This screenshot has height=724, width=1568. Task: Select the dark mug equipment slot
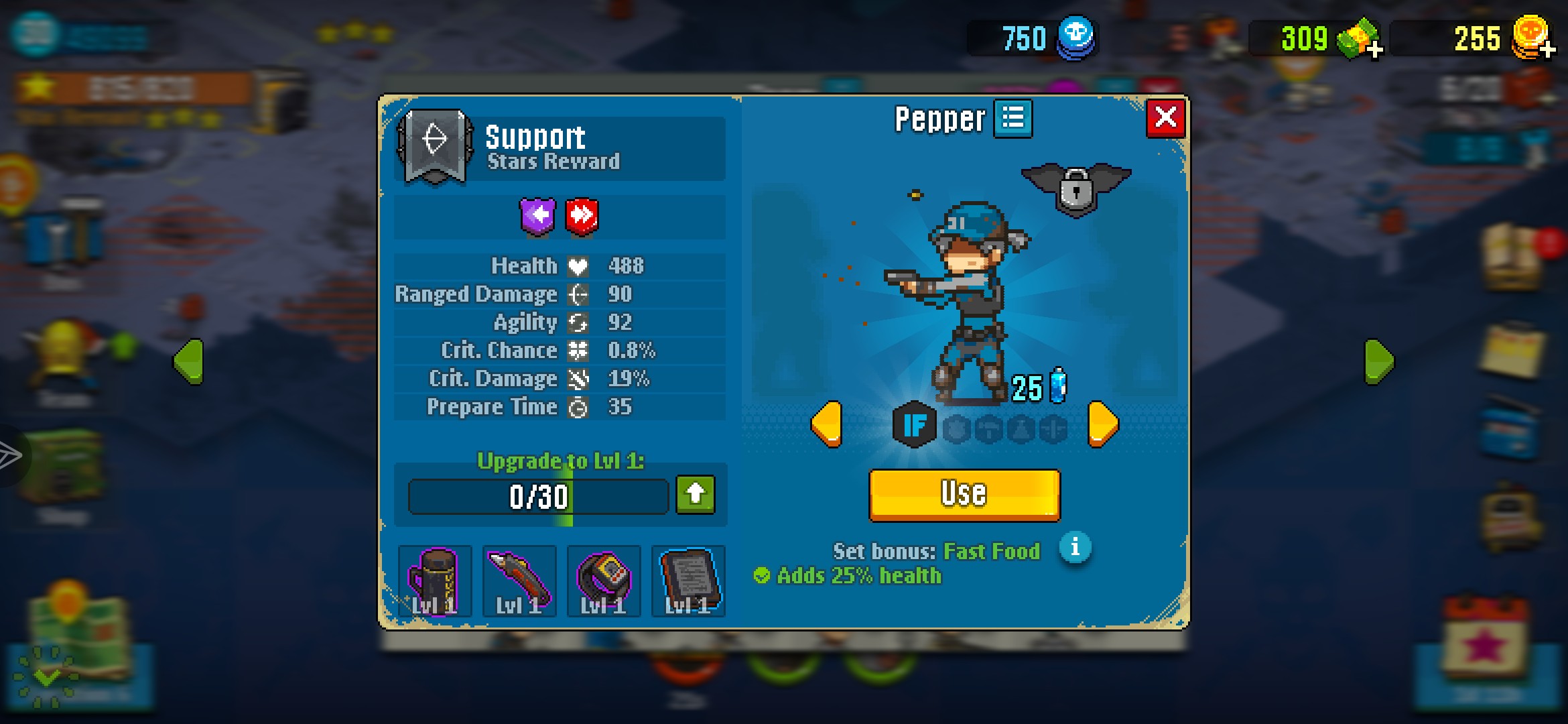point(435,581)
